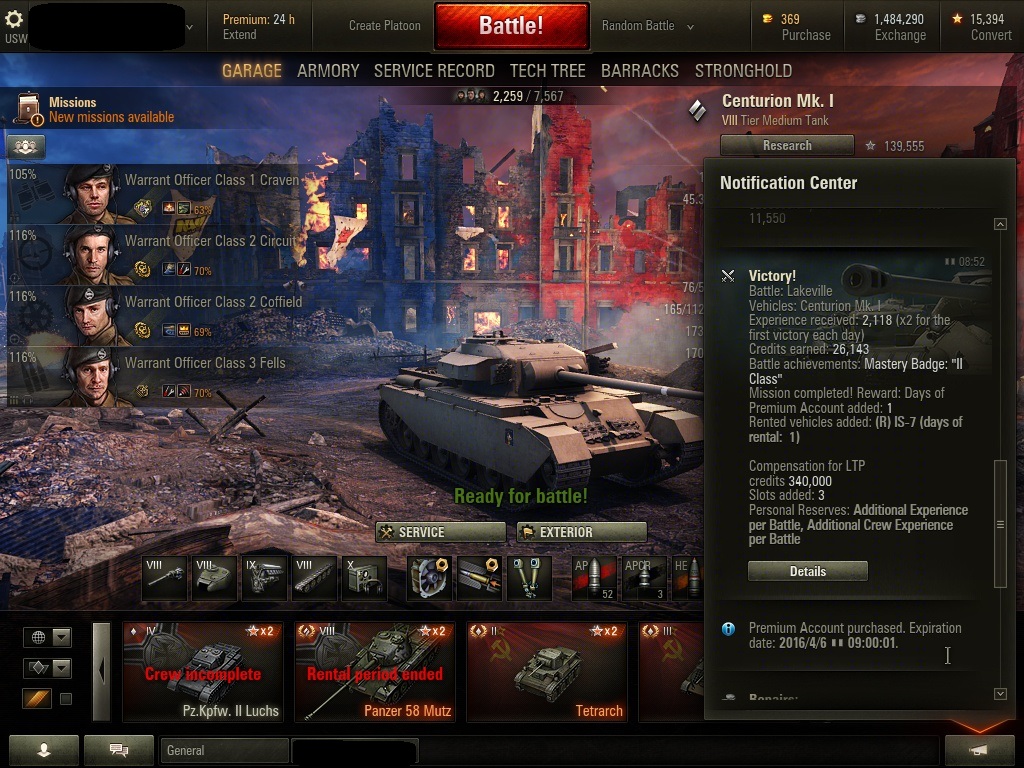Go to the Tech Tree tab
The image size is (1024, 768).
(547, 71)
